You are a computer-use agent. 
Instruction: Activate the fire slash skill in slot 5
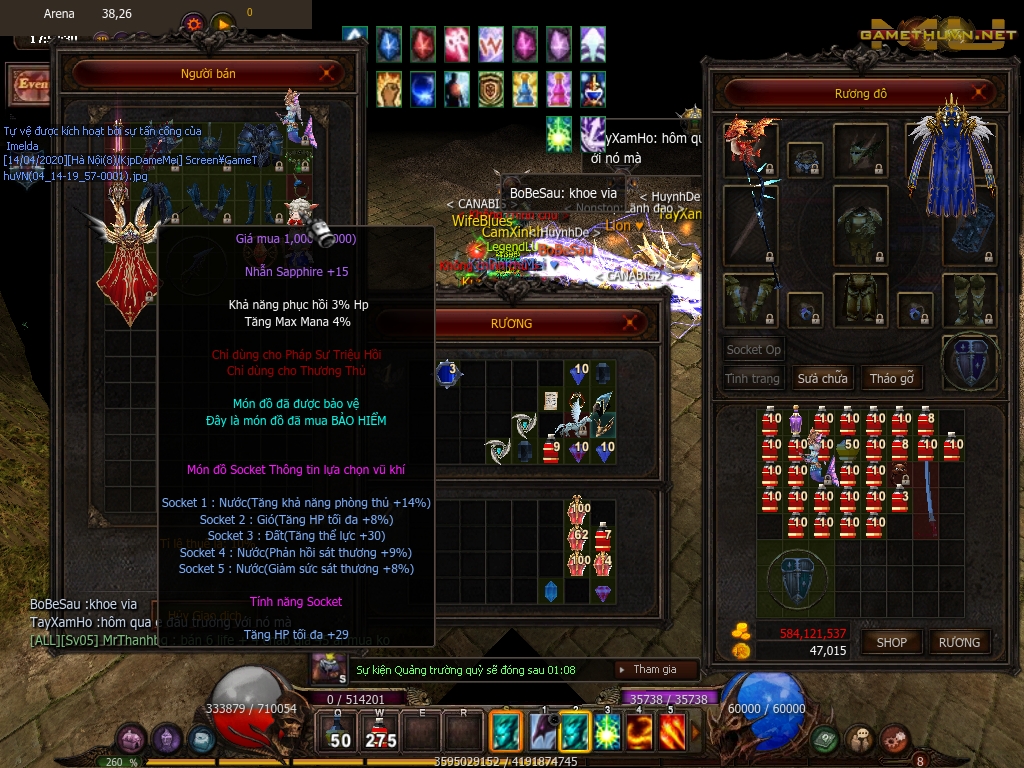[671, 731]
